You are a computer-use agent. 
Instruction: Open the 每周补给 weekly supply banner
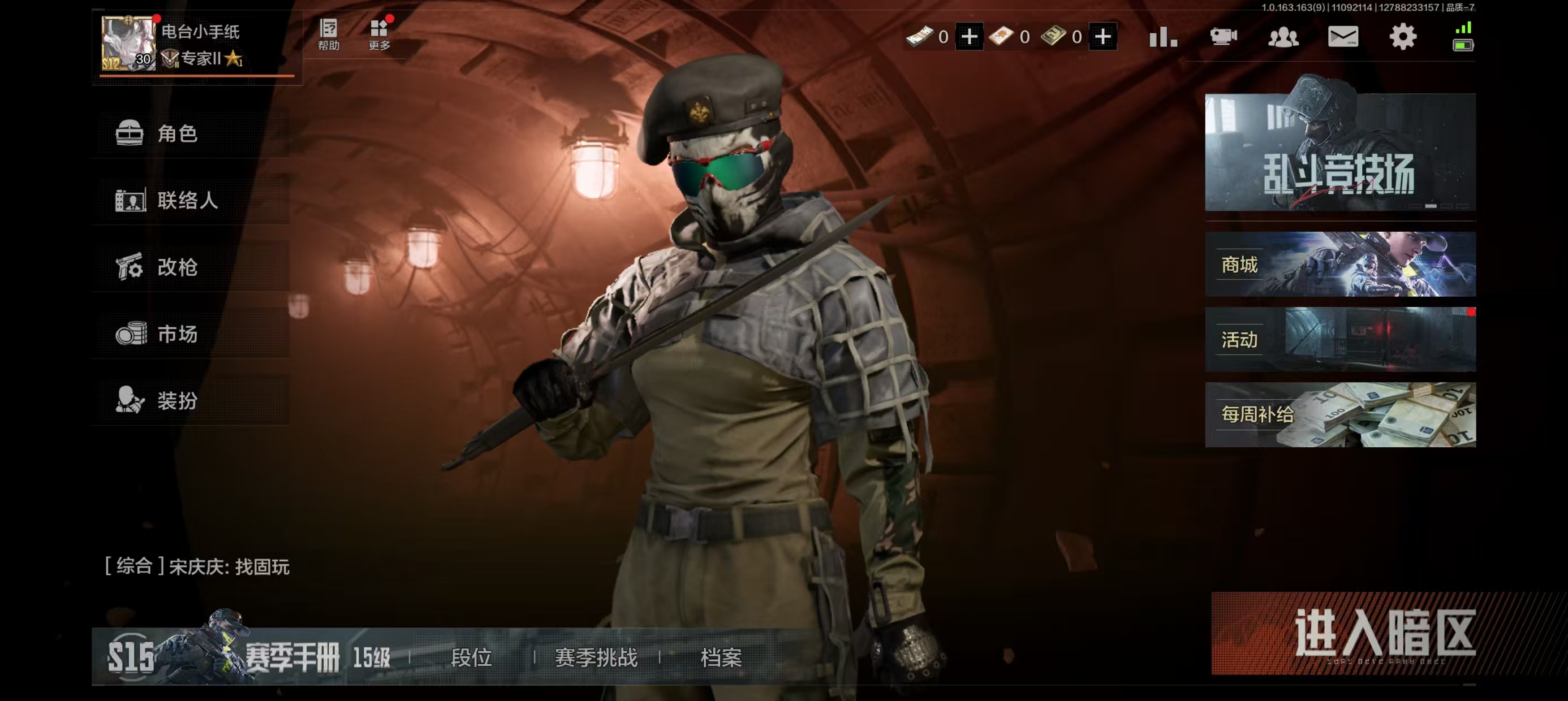tap(1338, 414)
